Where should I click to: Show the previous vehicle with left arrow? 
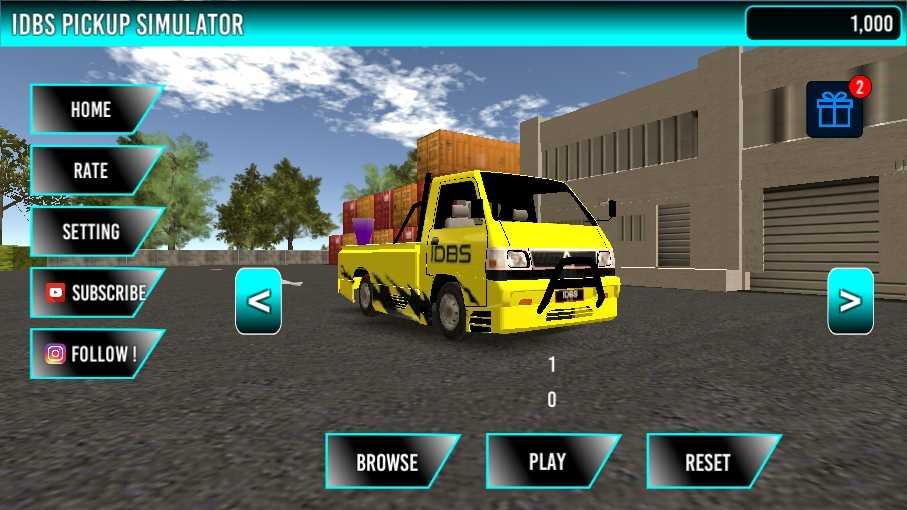(x=258, y=301)
